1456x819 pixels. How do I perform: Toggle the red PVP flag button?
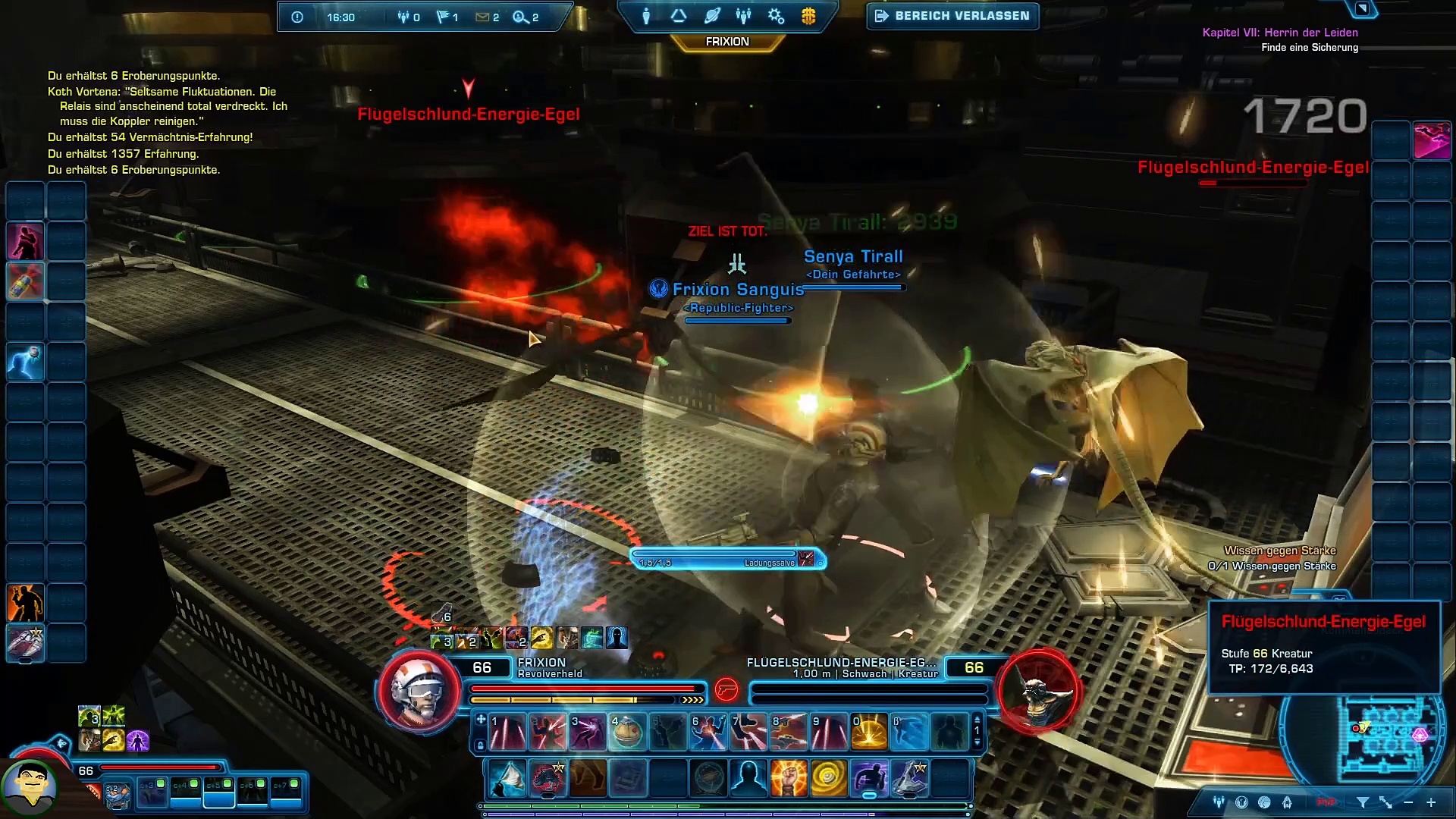click(1326, 802)
